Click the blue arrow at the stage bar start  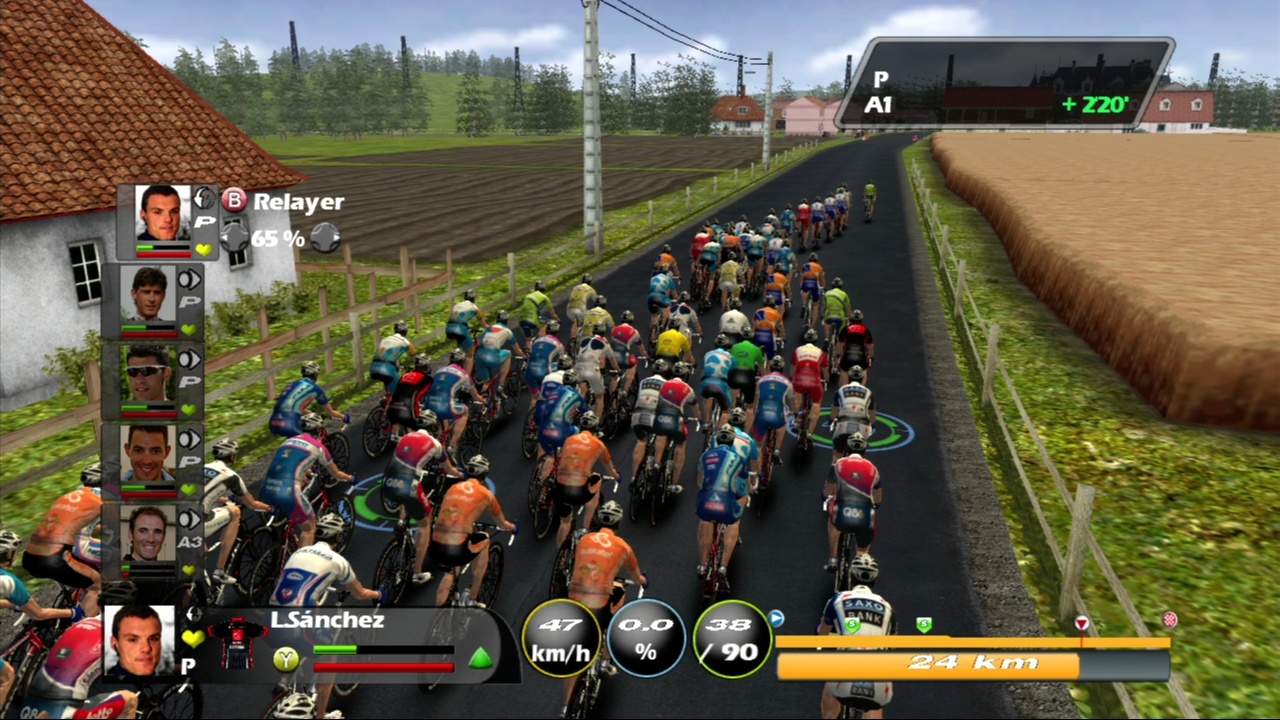776,619
